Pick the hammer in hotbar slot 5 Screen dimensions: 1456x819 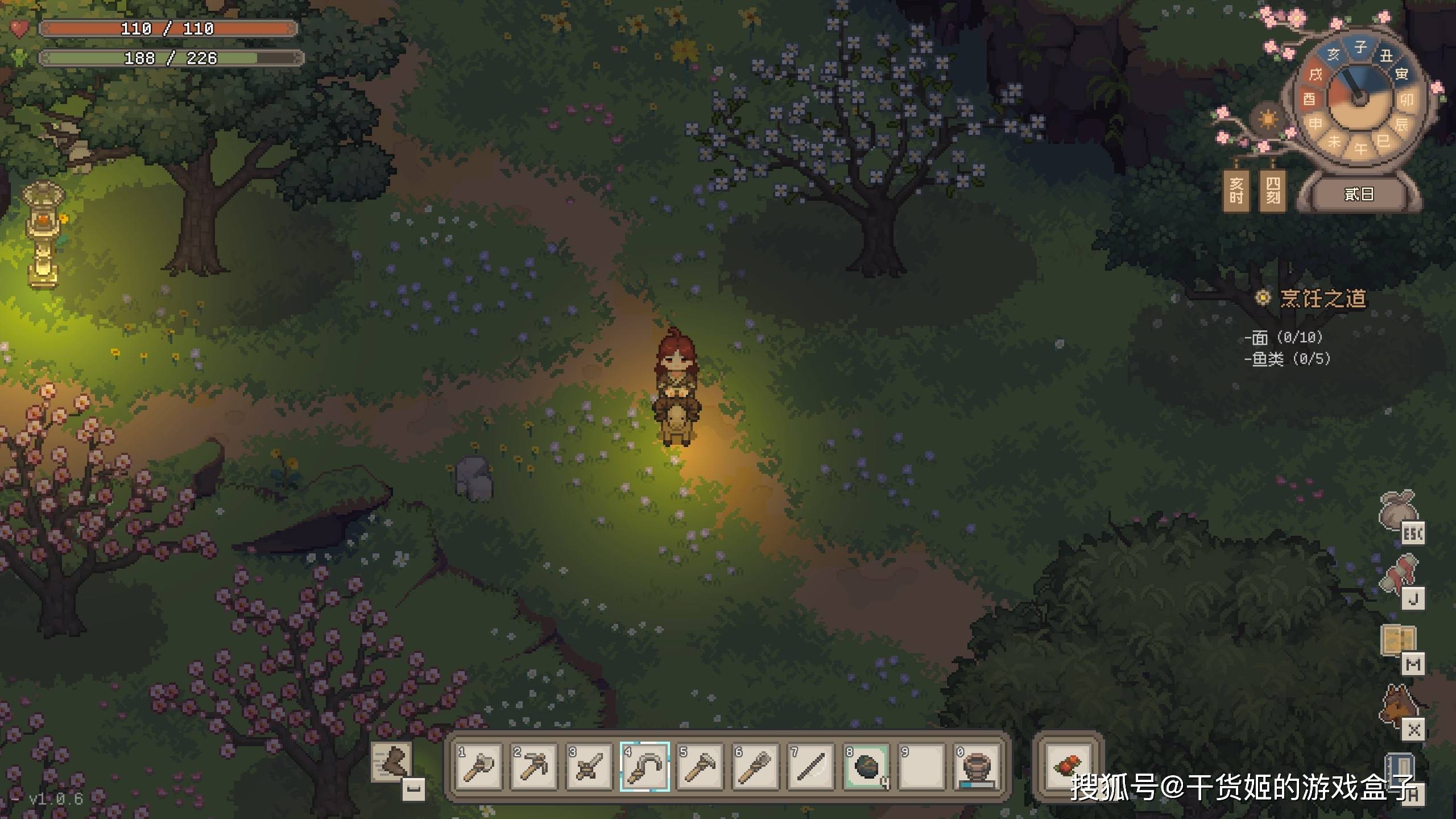700,766
